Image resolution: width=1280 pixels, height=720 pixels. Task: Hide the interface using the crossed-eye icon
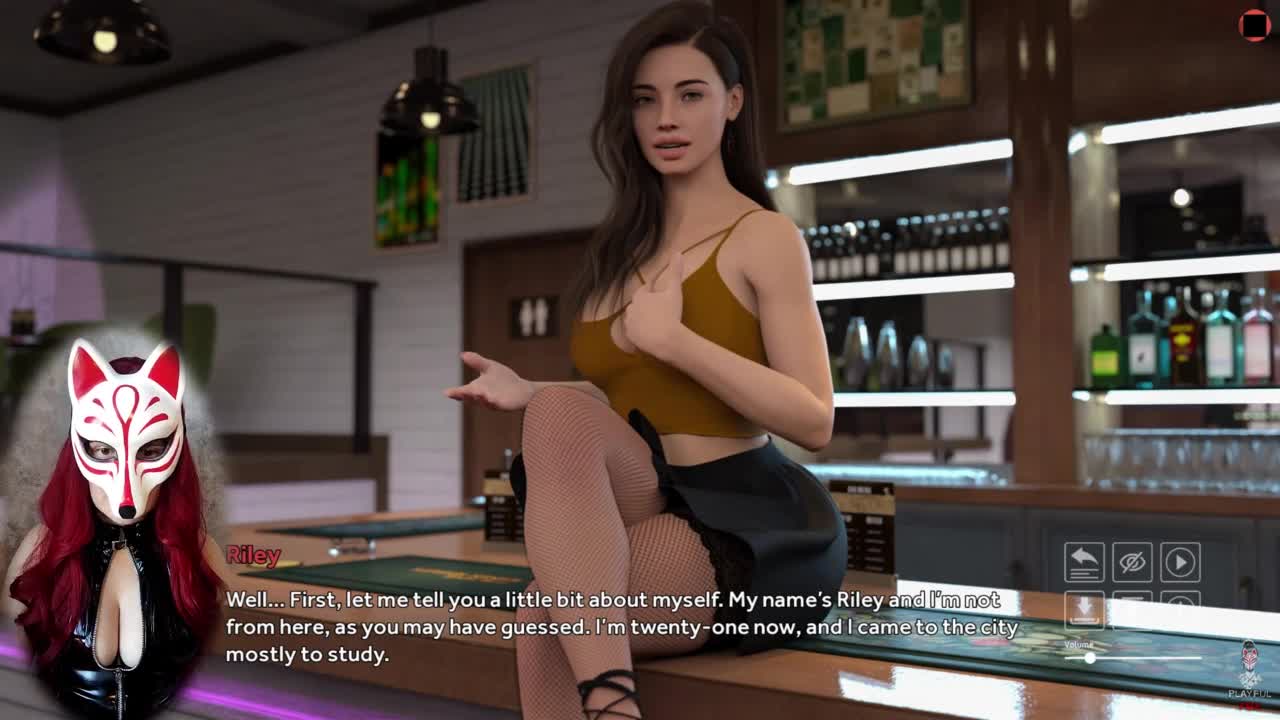[1132, 562]
